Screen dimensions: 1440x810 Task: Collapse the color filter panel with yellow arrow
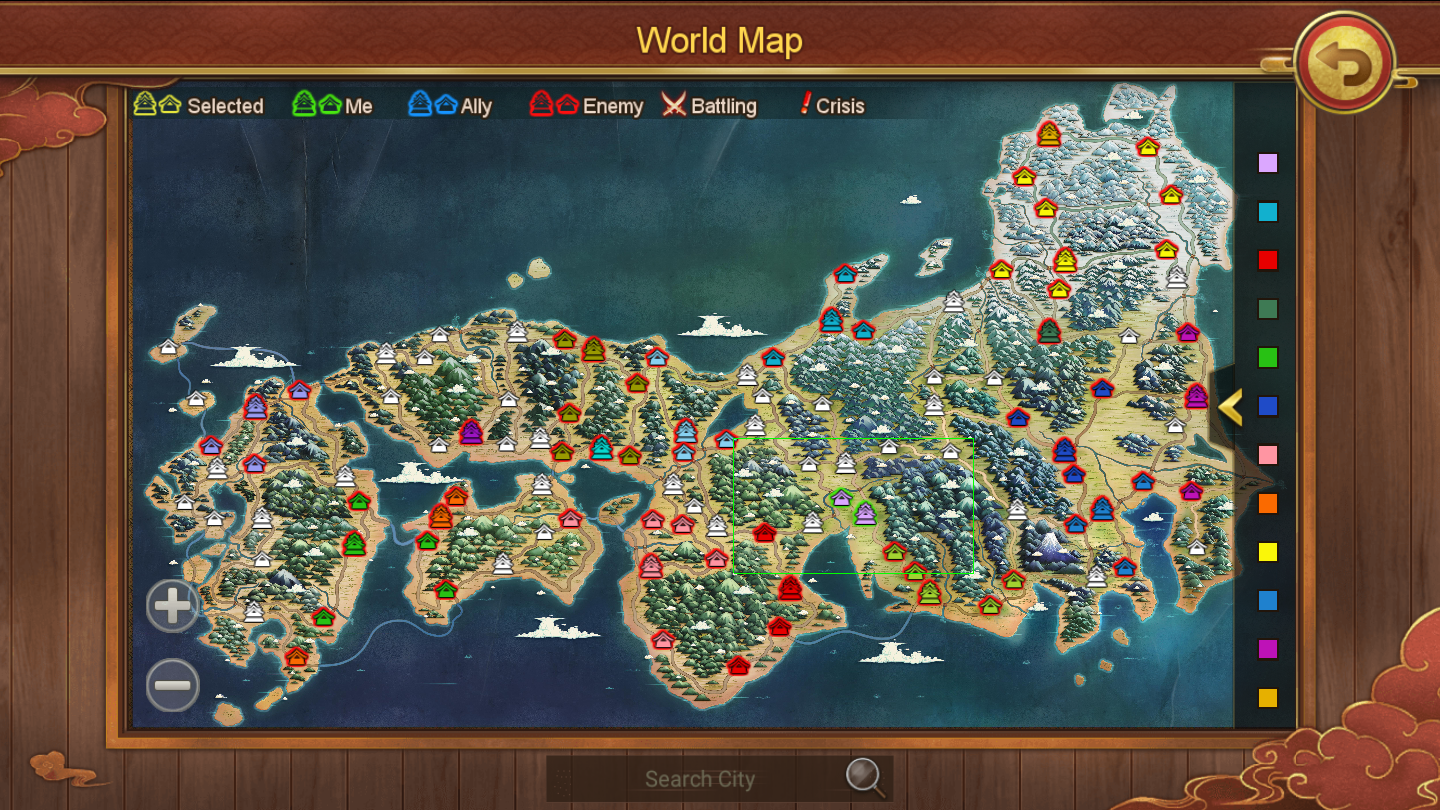(1231, 408)
